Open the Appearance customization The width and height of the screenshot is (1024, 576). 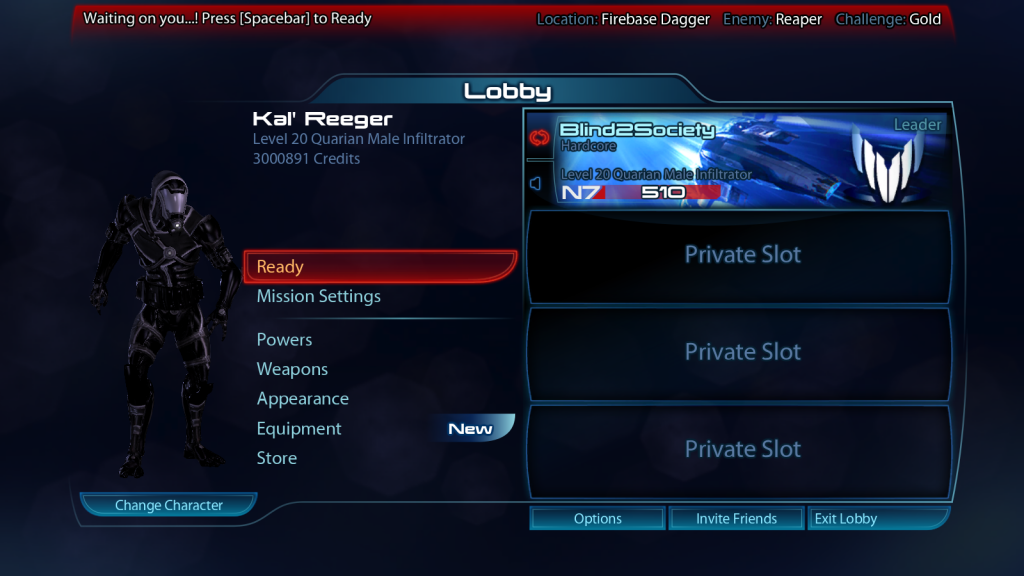pyautogui.click(x=302, y=399)
